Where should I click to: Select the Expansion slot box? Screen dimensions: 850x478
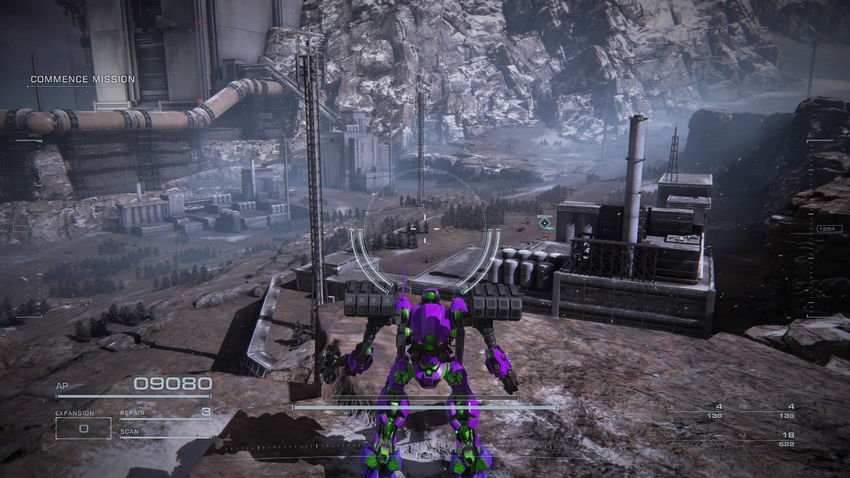point(82,428)
